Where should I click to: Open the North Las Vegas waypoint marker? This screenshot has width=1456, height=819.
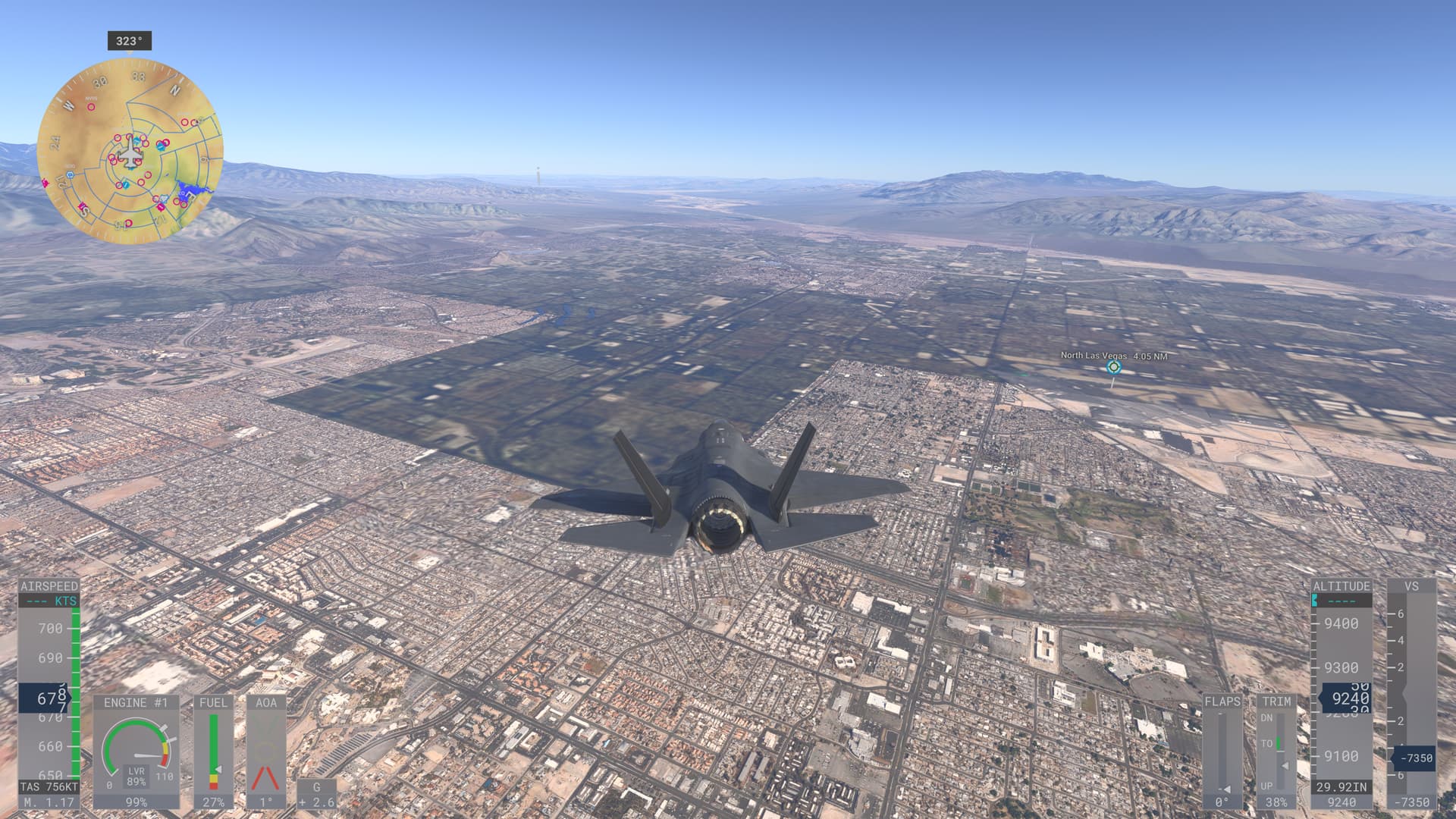click(1112, 366)
